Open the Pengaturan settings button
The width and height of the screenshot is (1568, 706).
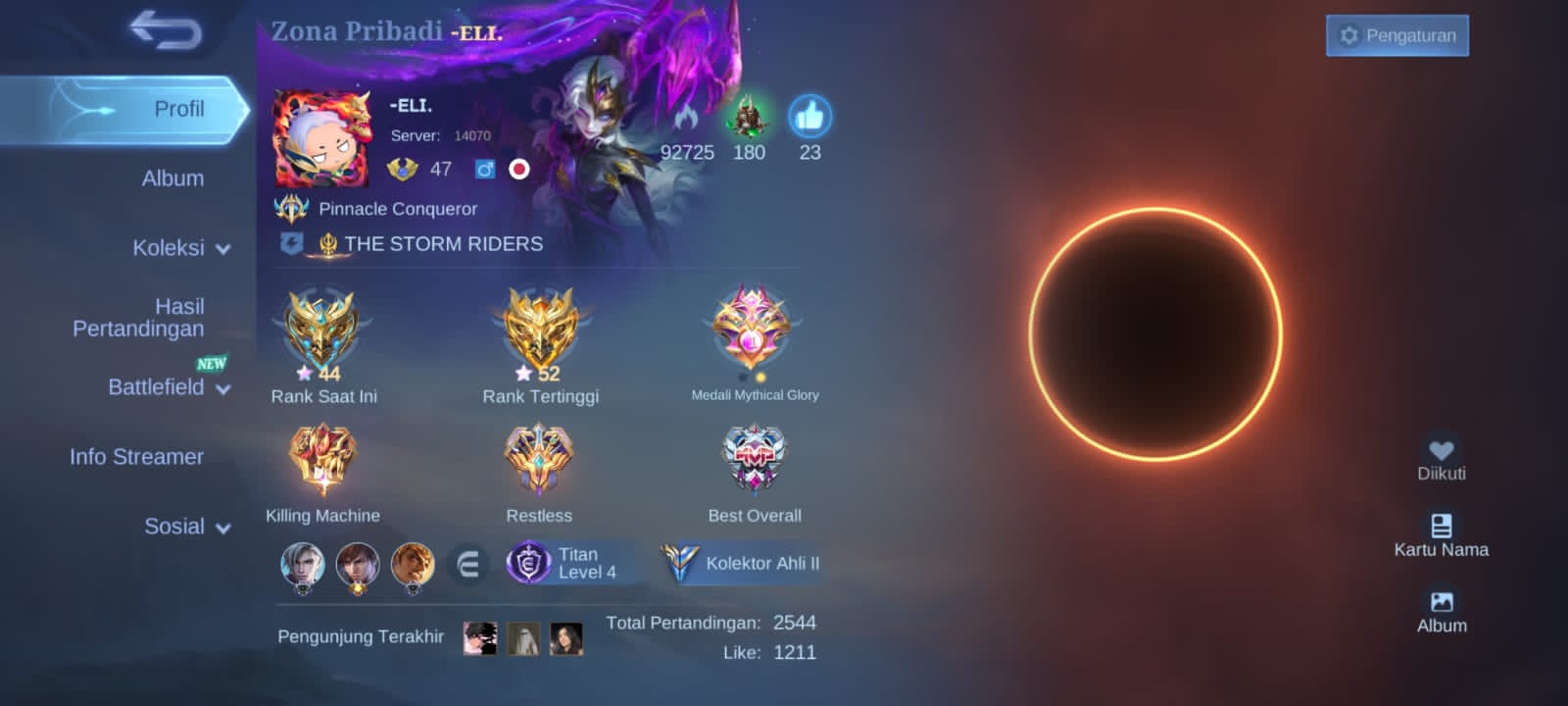[1396, 35]
